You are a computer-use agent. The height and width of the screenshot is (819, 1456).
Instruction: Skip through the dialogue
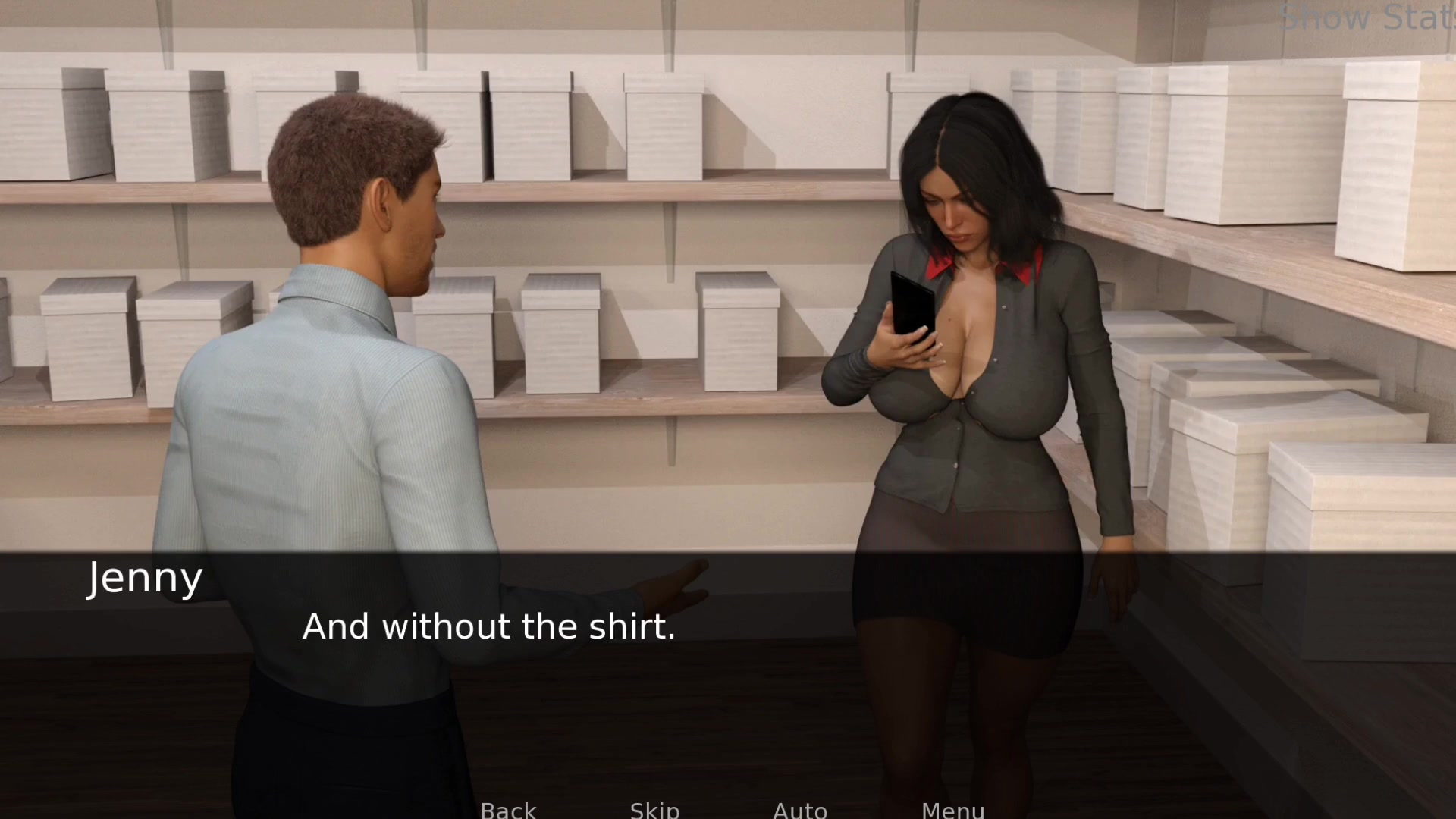pyautogui.click(x=654, y=810)
